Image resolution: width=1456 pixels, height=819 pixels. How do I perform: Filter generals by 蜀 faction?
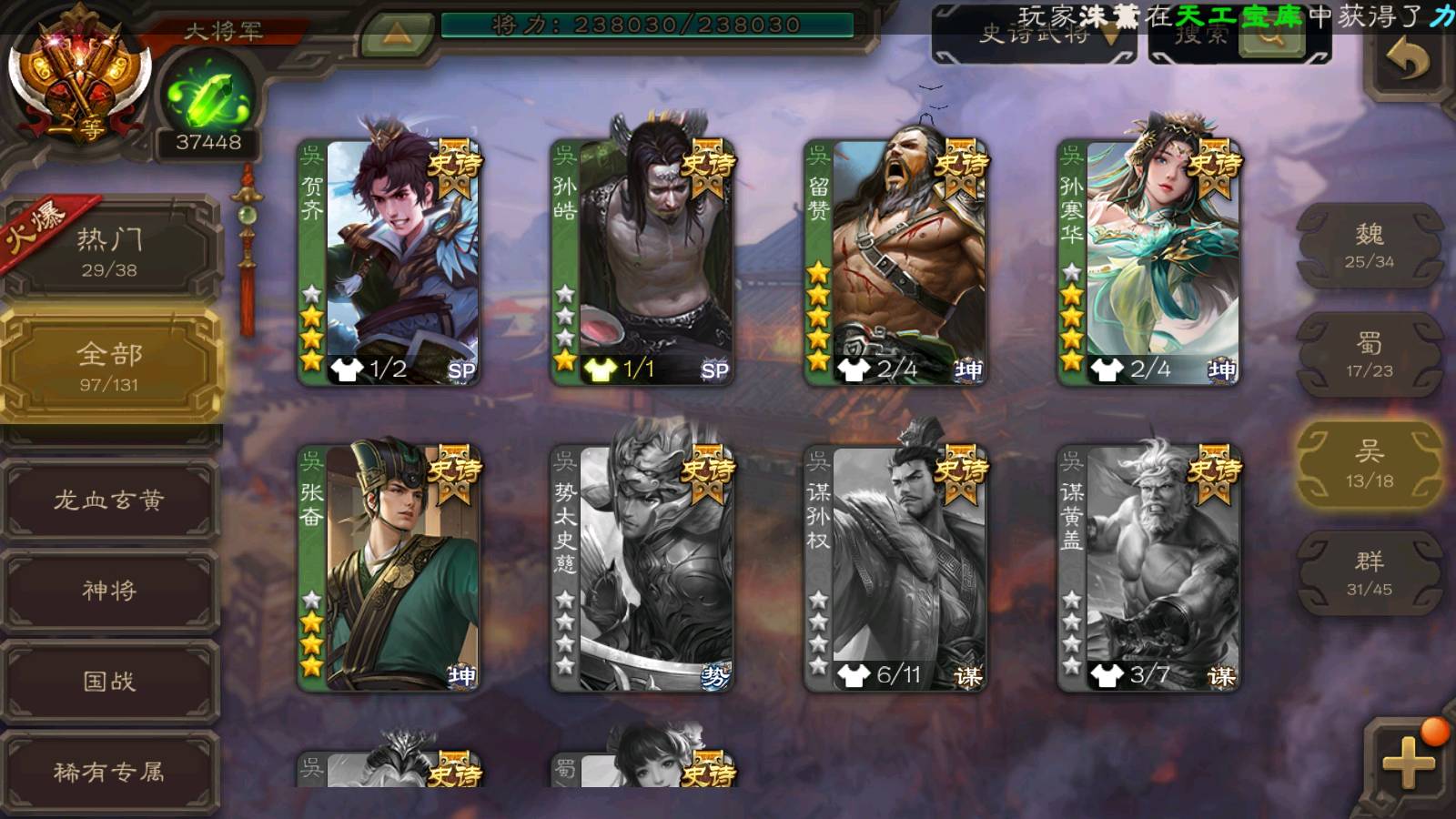(x=1369, y=355)
